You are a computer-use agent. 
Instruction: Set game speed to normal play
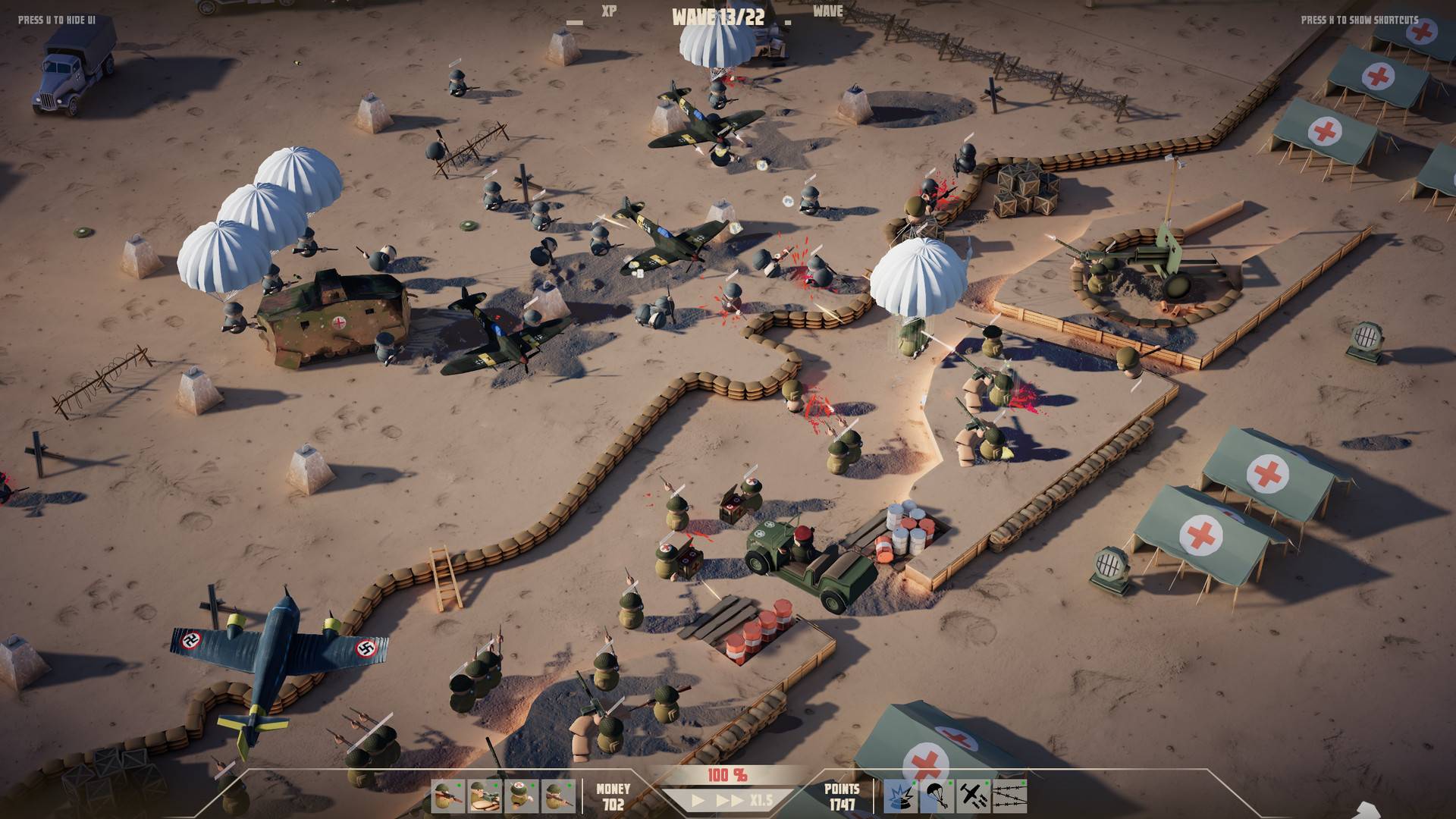pos(698,801)
